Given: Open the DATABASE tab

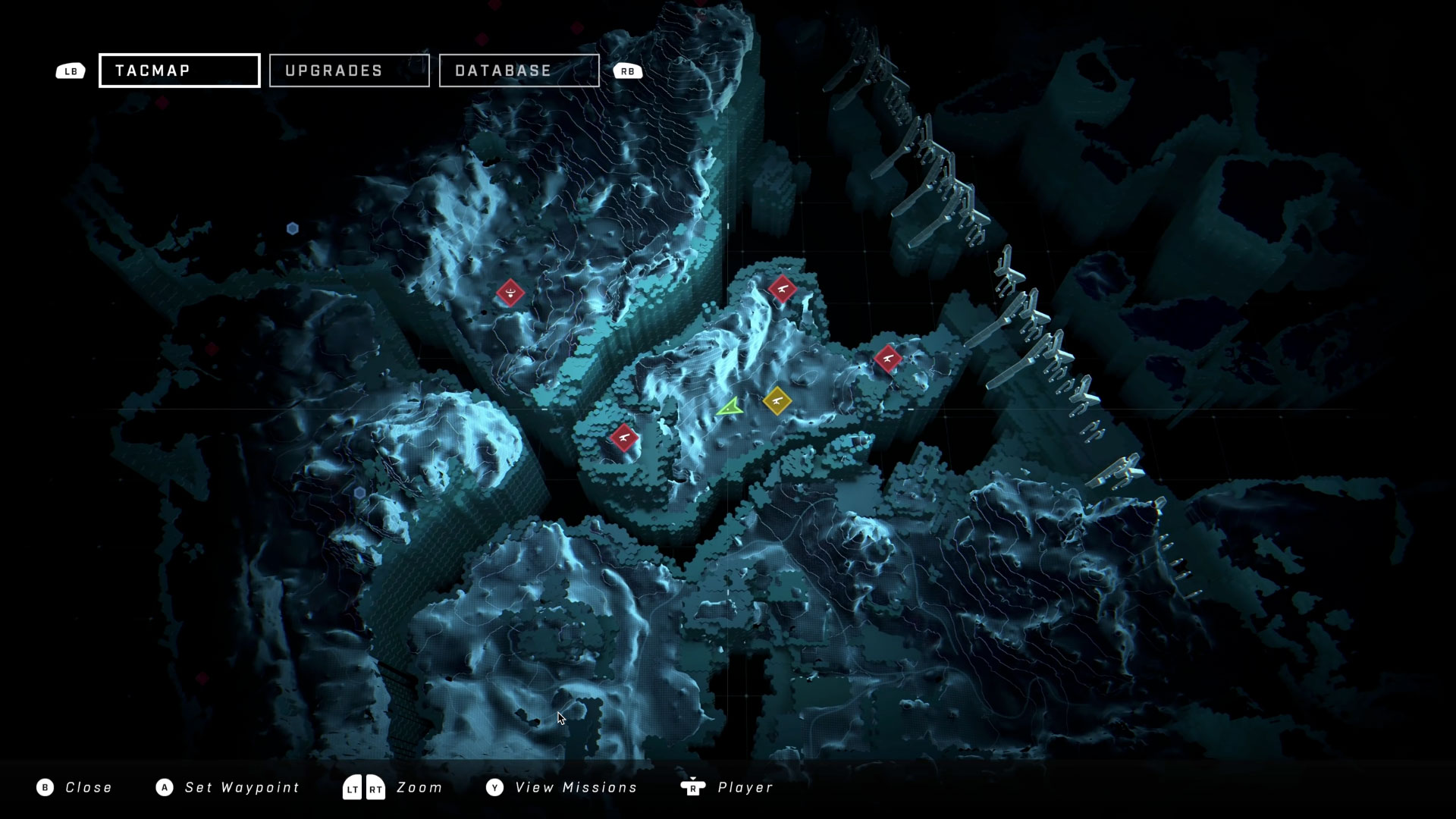Looking at the screenshot, I should coord(519,71).
